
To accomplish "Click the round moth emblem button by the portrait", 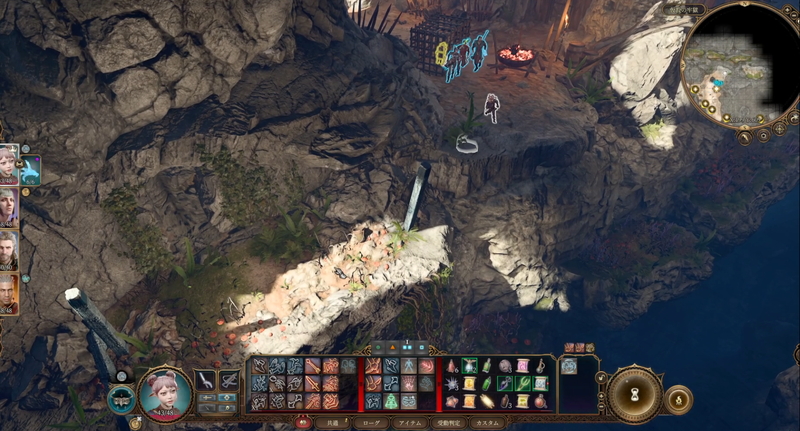I will [120, 398].
